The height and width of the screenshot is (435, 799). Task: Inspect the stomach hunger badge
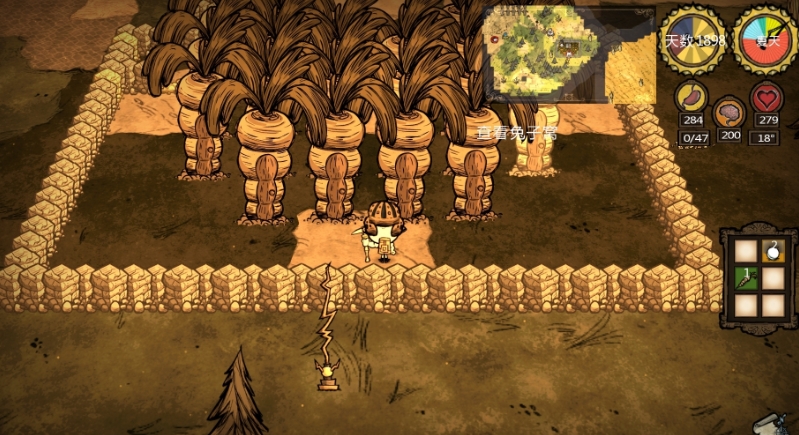pyautogui.click(x=692, y=98)
